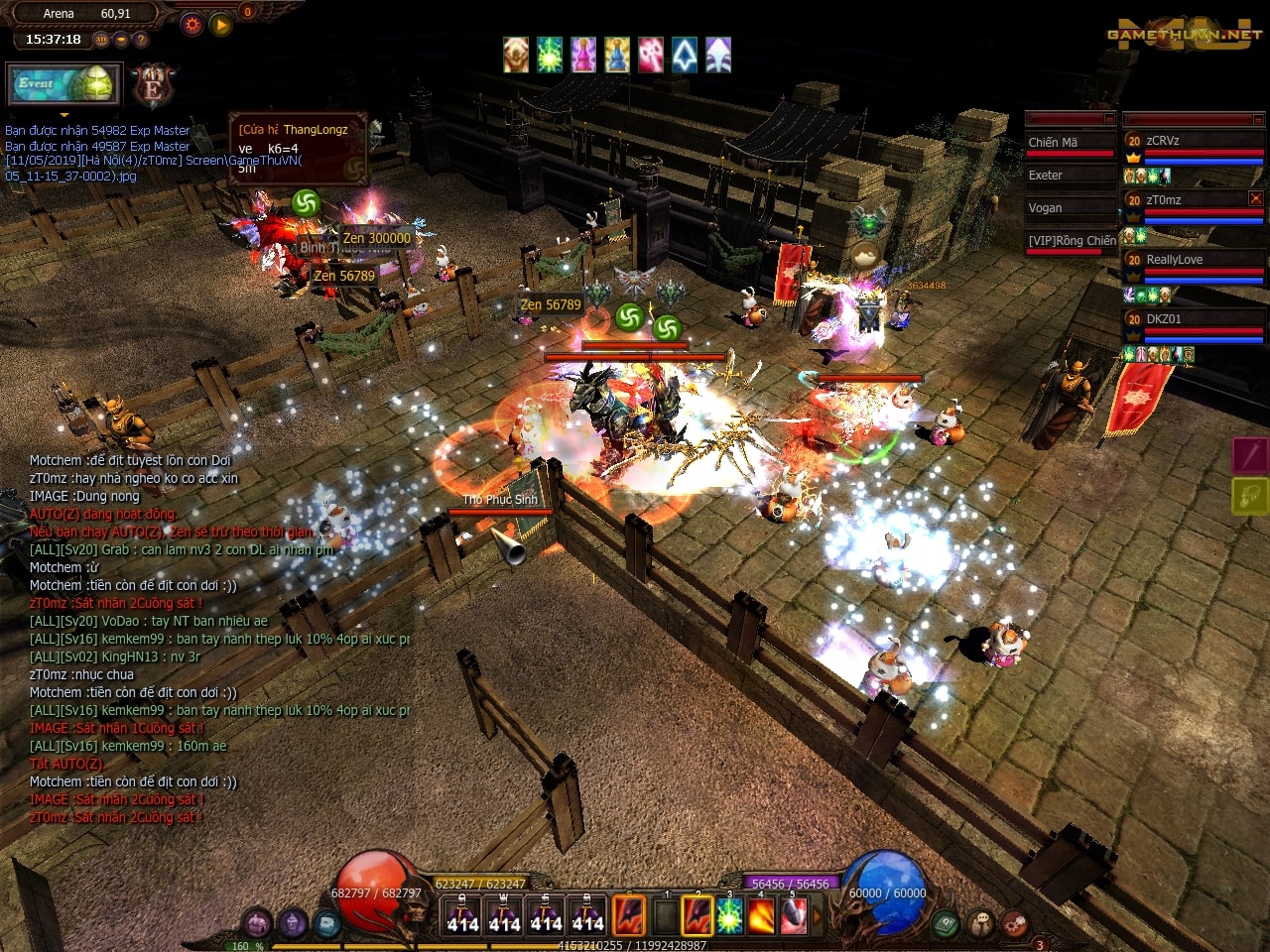Click the minus toggle beside the 3D button
This screenshot has height=952, width=1270.
pyautogui.click(x=121, y=39)
